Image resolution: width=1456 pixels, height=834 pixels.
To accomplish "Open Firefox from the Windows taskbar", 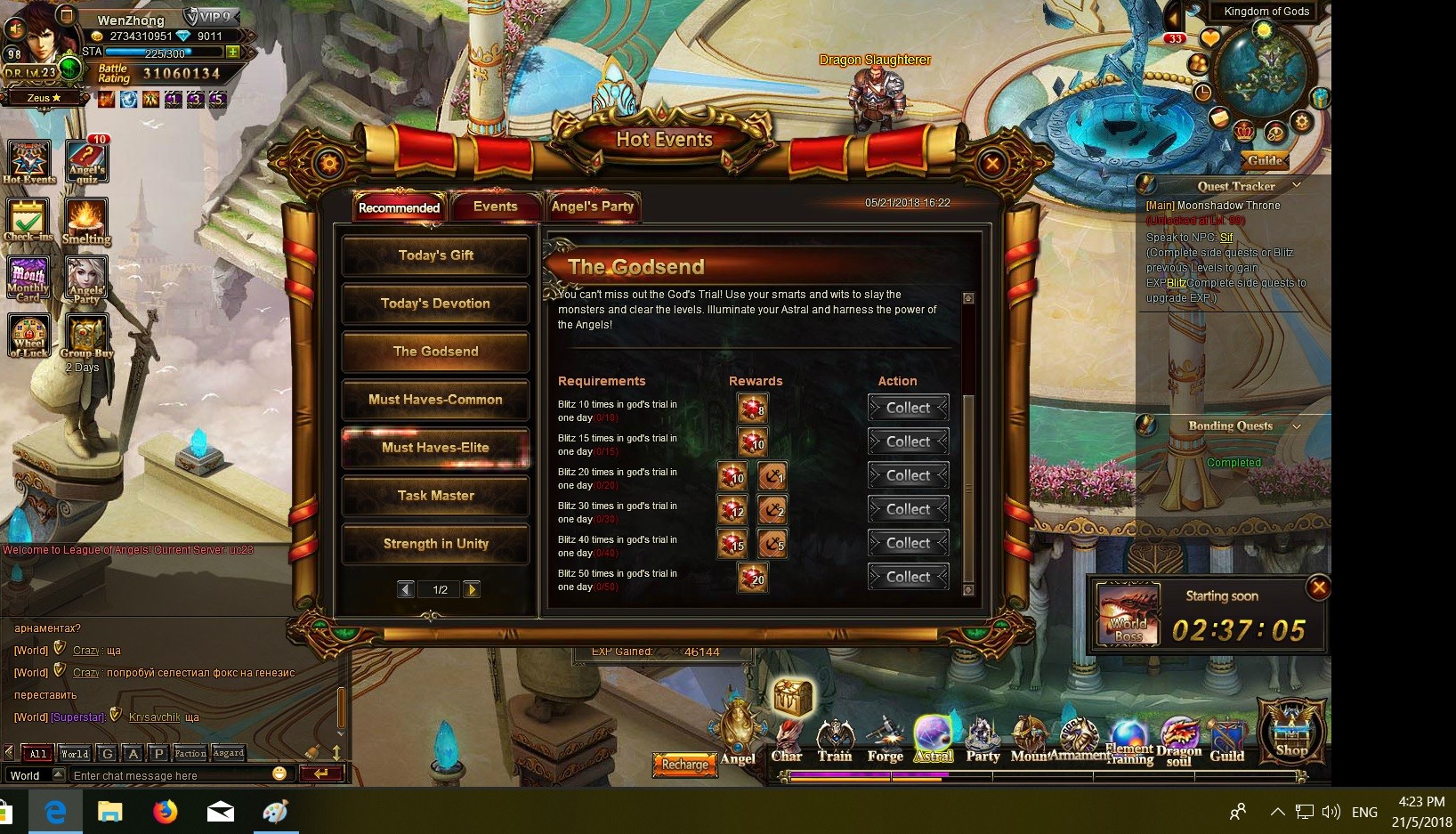I will tap(165, 812).
